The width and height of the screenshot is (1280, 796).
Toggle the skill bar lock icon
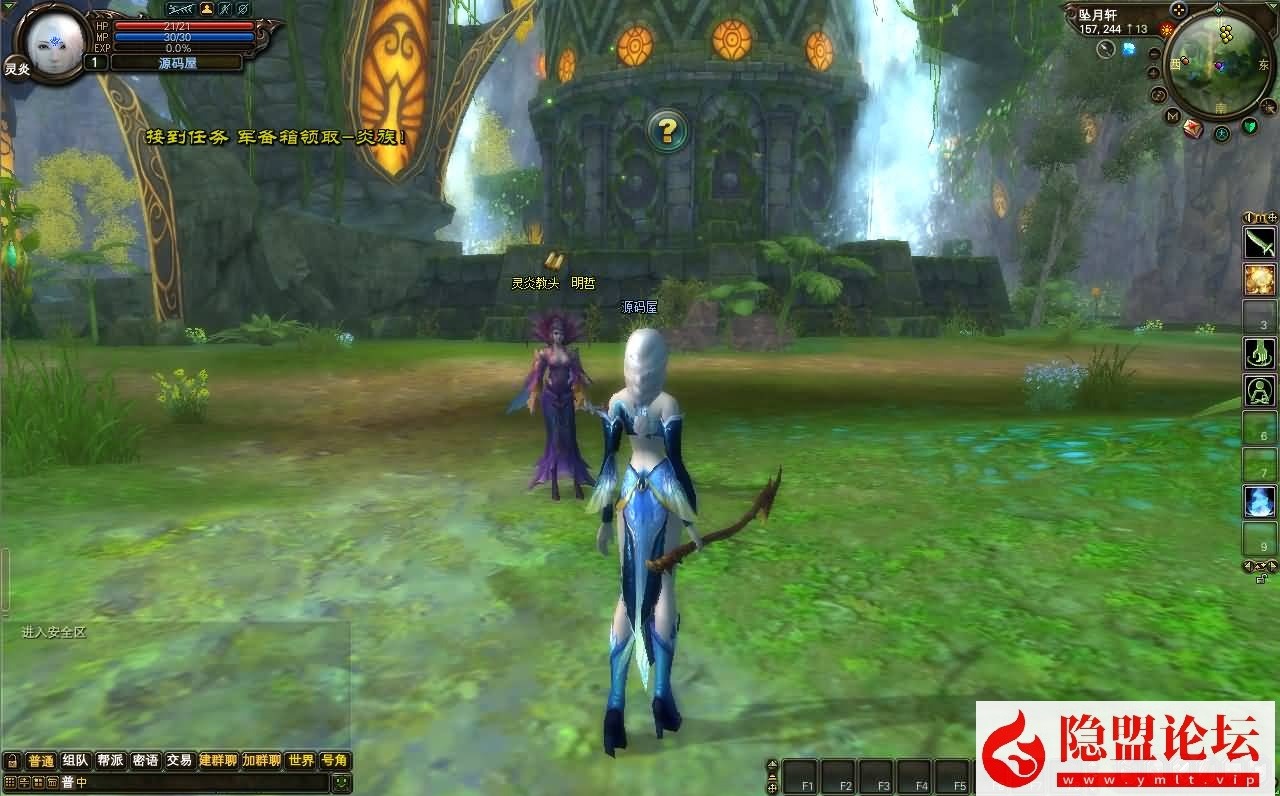pos(1259,578)
